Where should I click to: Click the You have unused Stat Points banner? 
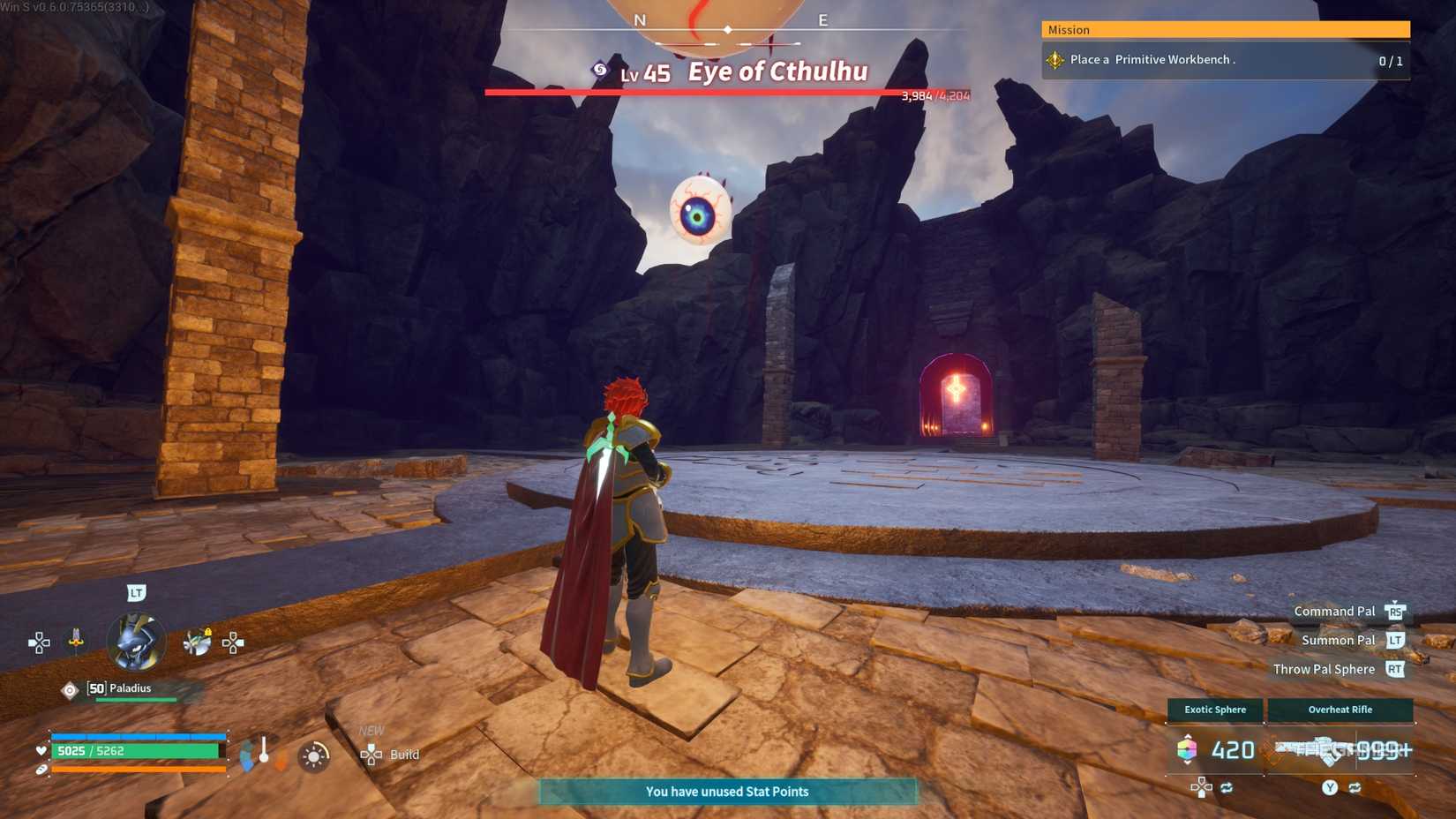coord(727,792)
